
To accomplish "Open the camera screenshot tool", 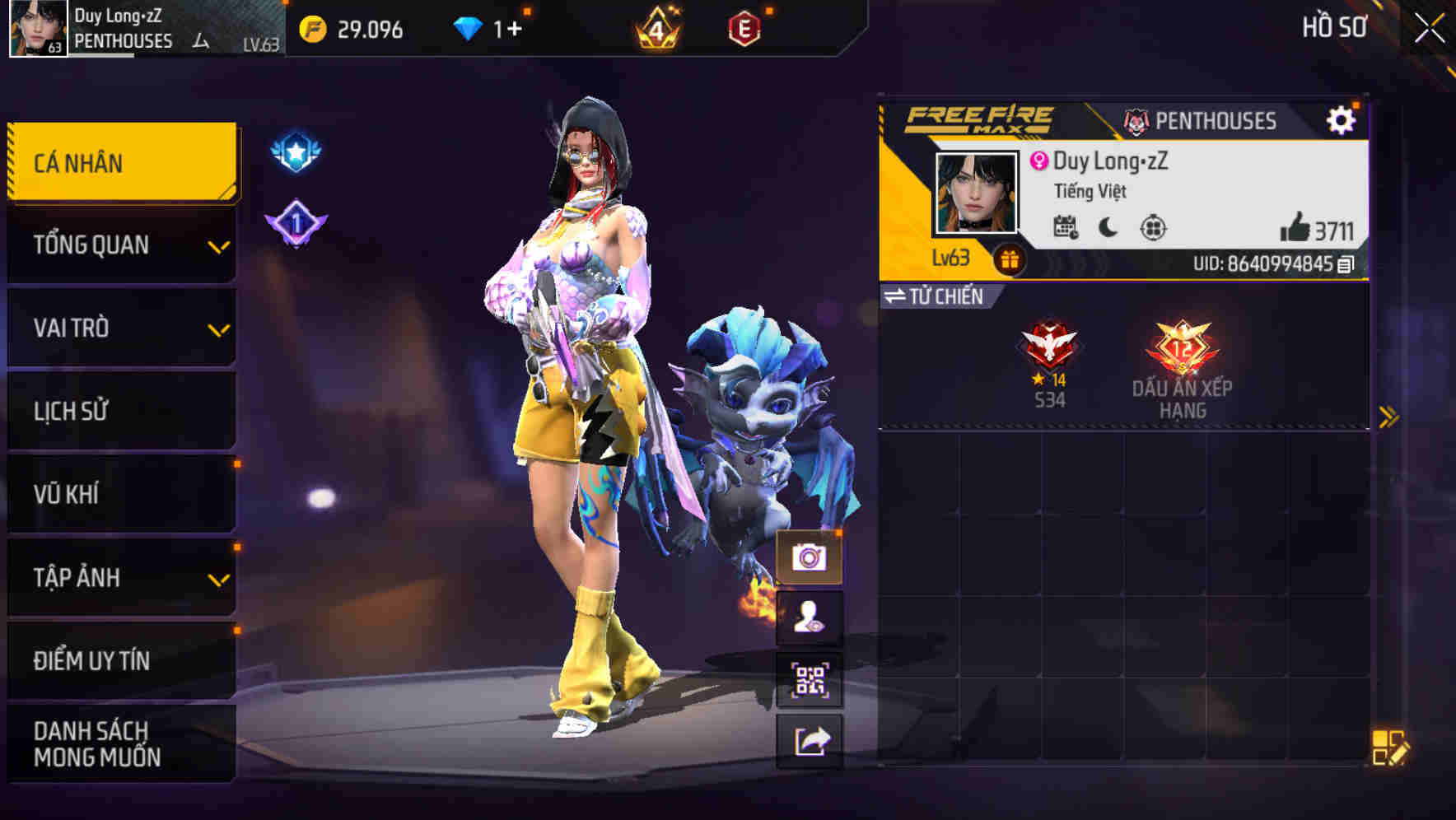I will click(x=810, y=558).
